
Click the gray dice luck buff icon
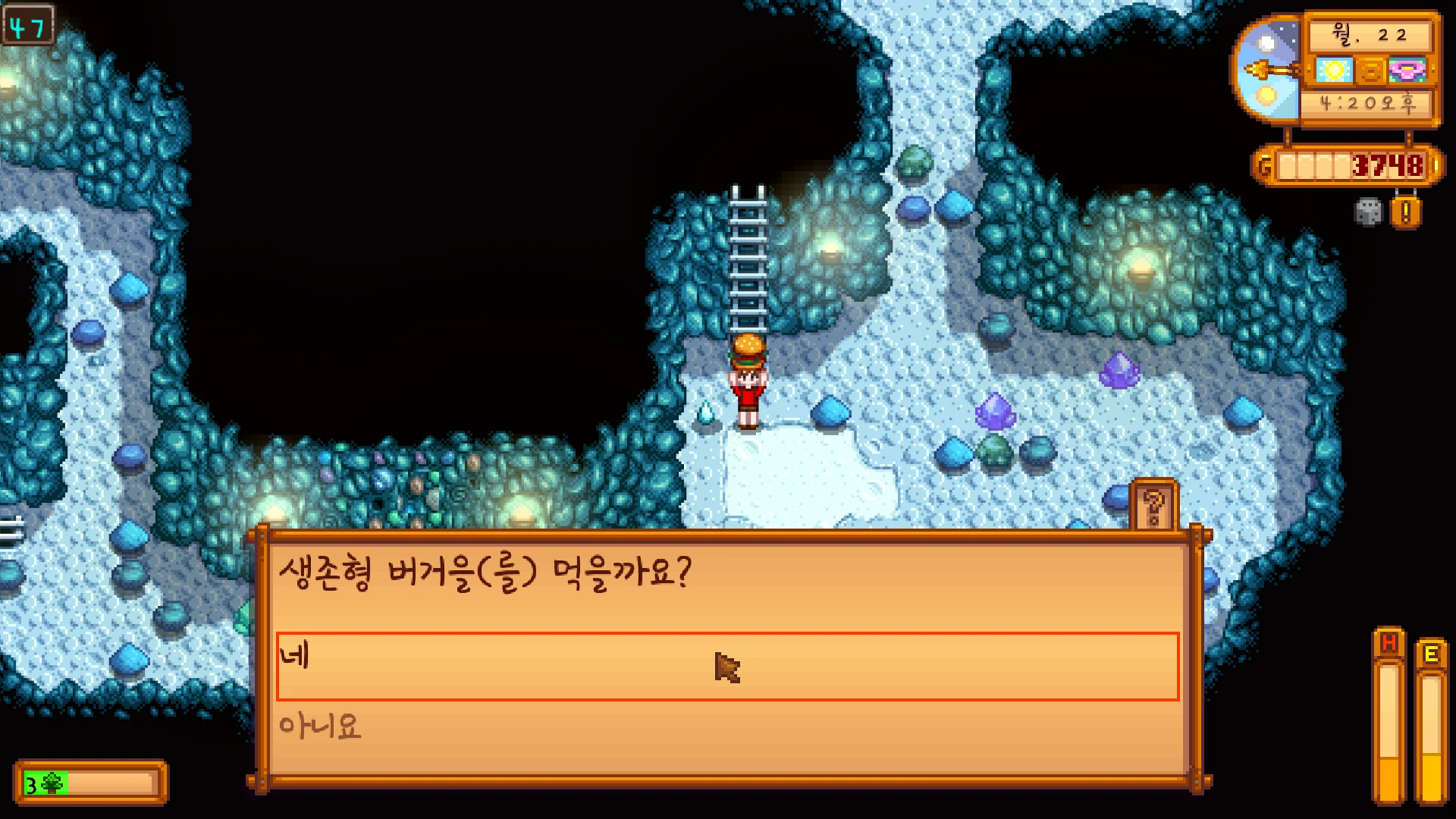pos(1368,212)
